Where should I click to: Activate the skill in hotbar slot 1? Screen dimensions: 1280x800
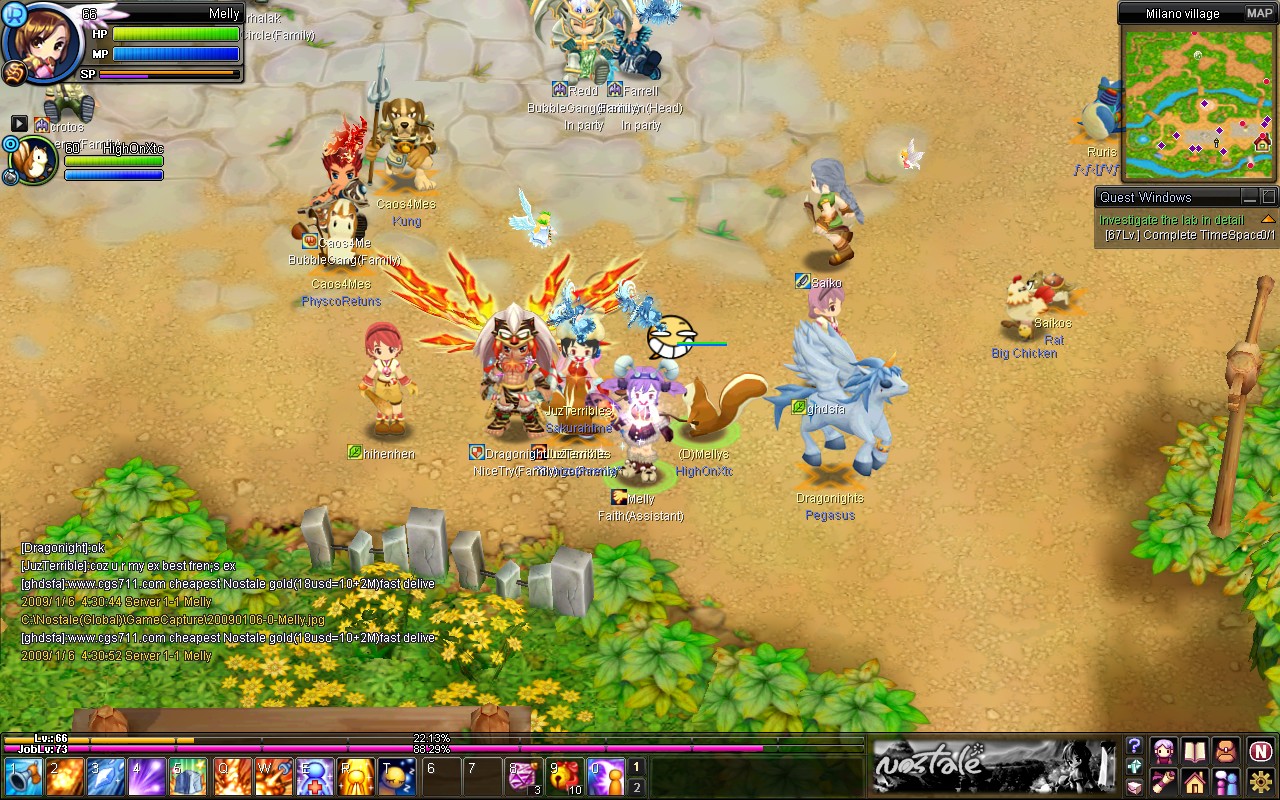tap(22, 775)
